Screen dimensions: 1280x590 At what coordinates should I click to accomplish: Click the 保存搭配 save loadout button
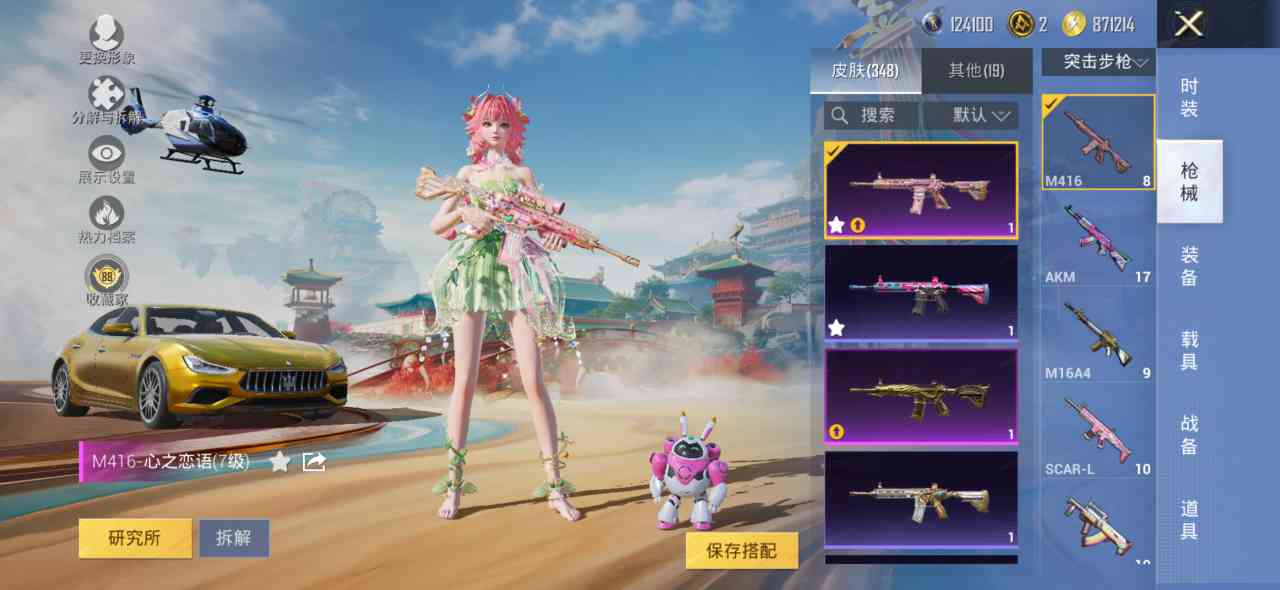pyautogui.click(x=741, y=551)
